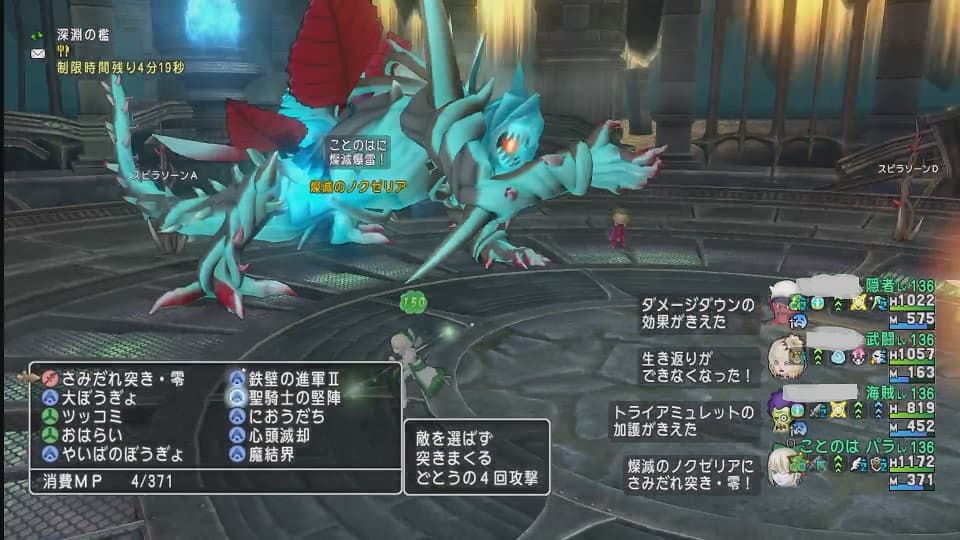Use the ツッコミ skill
Screen dimensions: 960x540
pos(91,416)
